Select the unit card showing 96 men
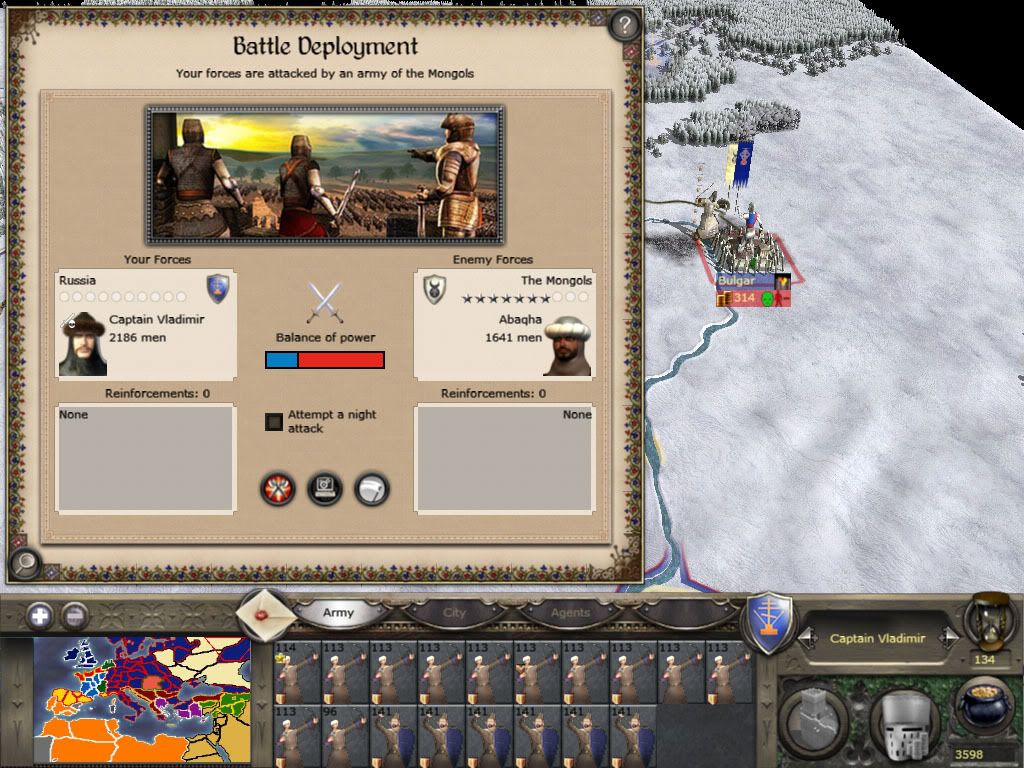The height and width of the screenshot is (768, 1024). (x=344, y=735)
